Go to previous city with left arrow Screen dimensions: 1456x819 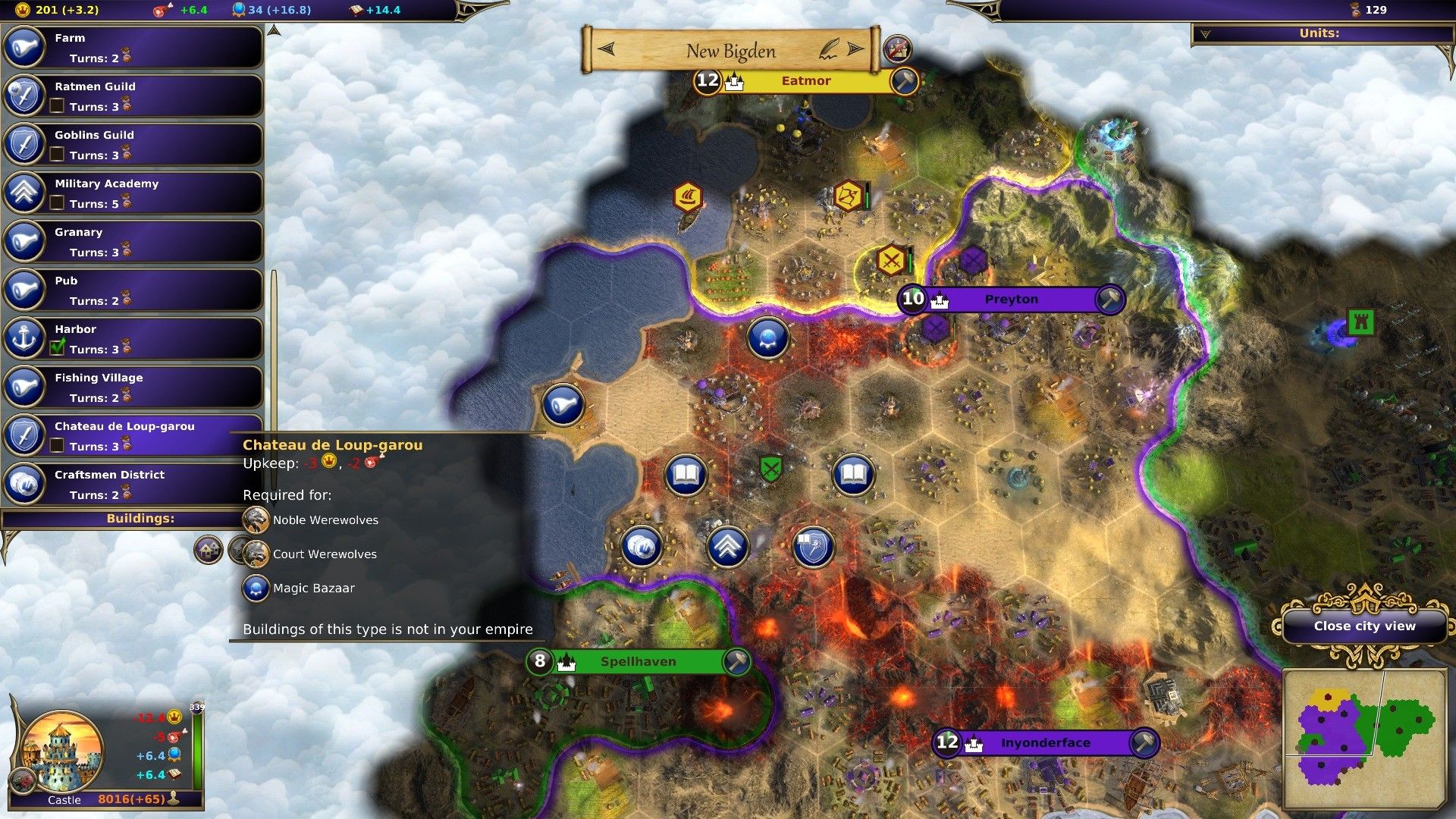[x=606, y=49]
